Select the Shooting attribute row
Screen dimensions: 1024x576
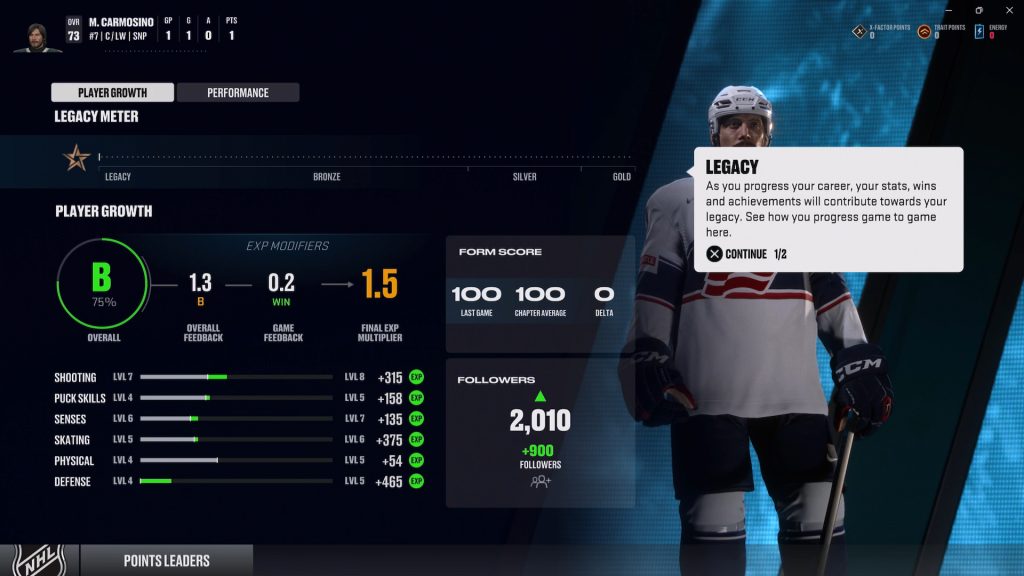pyautogui.click(x=238, y=377)
